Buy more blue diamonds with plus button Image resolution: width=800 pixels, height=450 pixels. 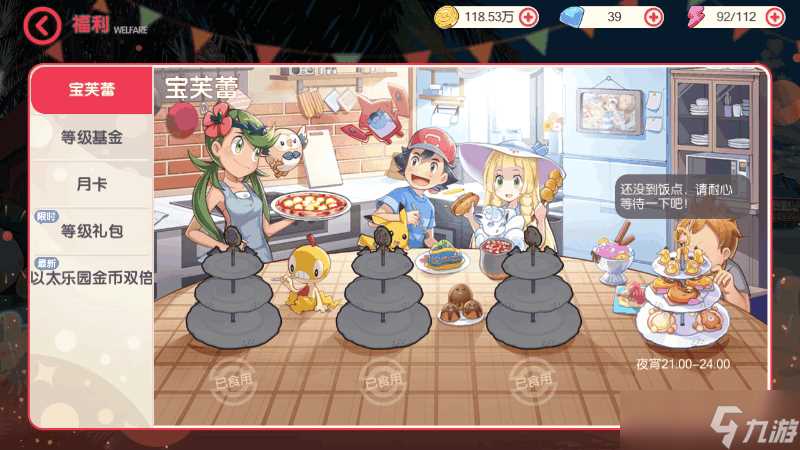pos(652,17)
